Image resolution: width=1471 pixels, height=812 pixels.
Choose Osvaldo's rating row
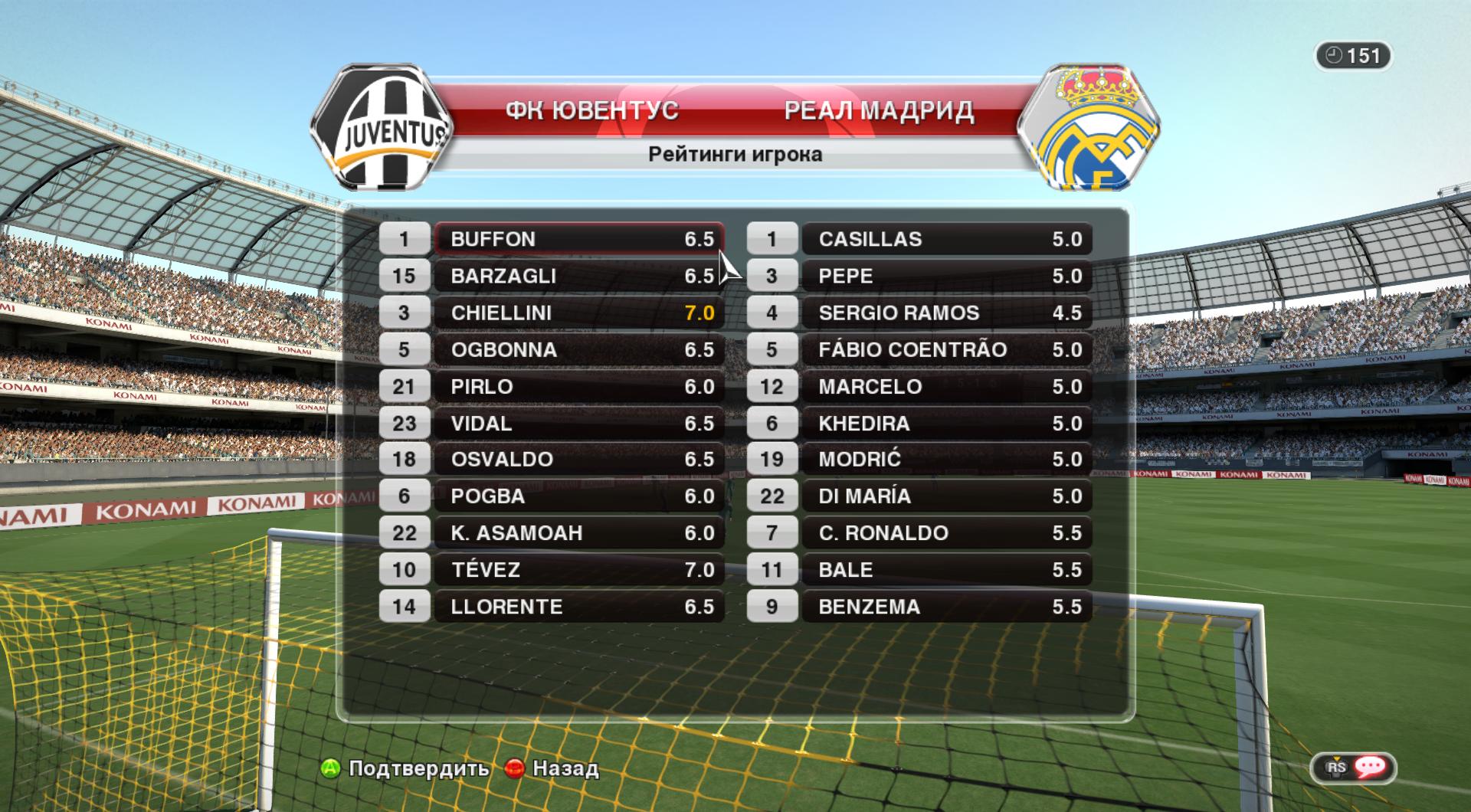(x=578, y=459)
